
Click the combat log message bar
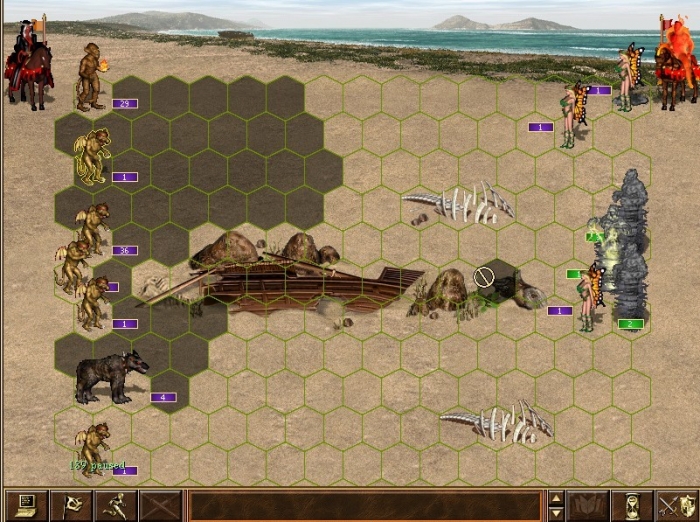[365, 505]
